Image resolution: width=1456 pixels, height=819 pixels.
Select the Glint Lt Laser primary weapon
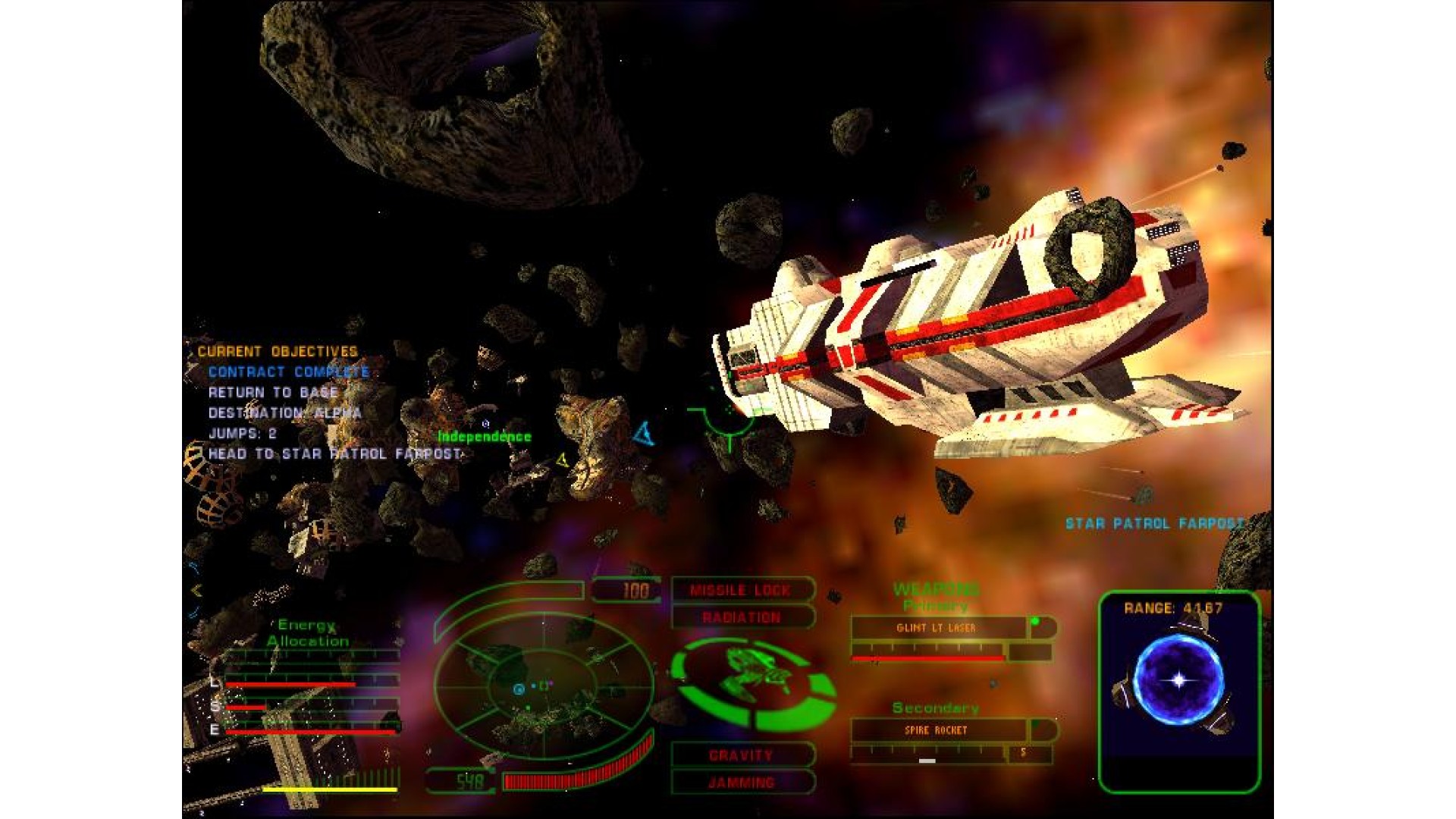(937, 628)
